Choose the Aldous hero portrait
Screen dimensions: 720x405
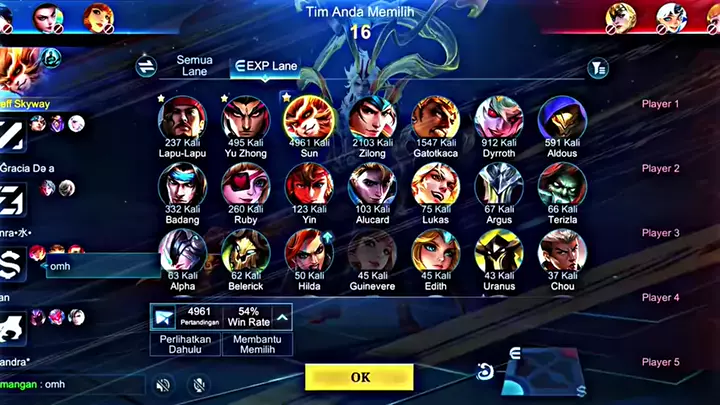[x=562, y=118]
